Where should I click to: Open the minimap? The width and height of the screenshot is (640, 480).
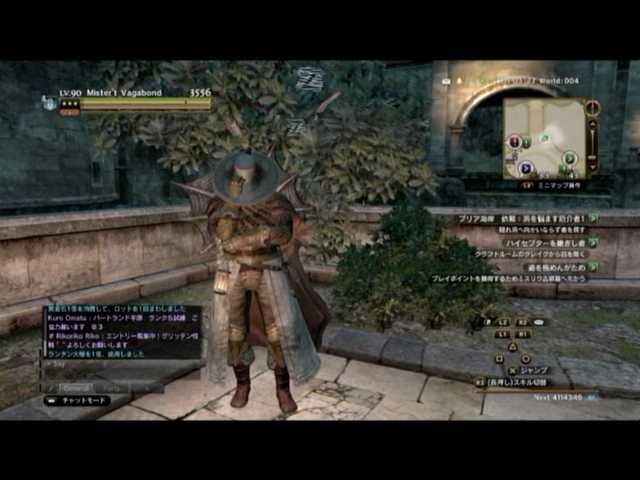click(x=543, y=137)
